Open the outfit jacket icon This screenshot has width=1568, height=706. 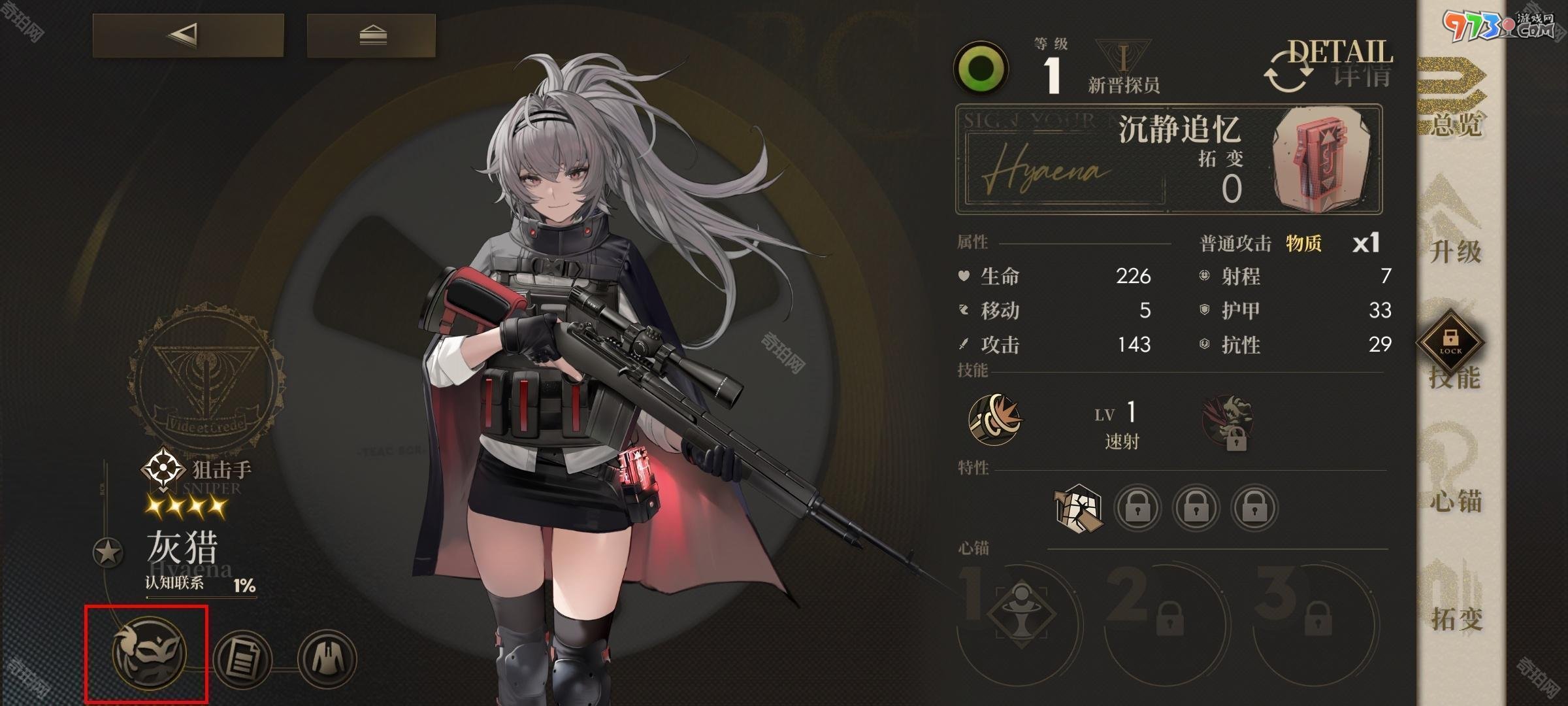[x=327, y=658]
